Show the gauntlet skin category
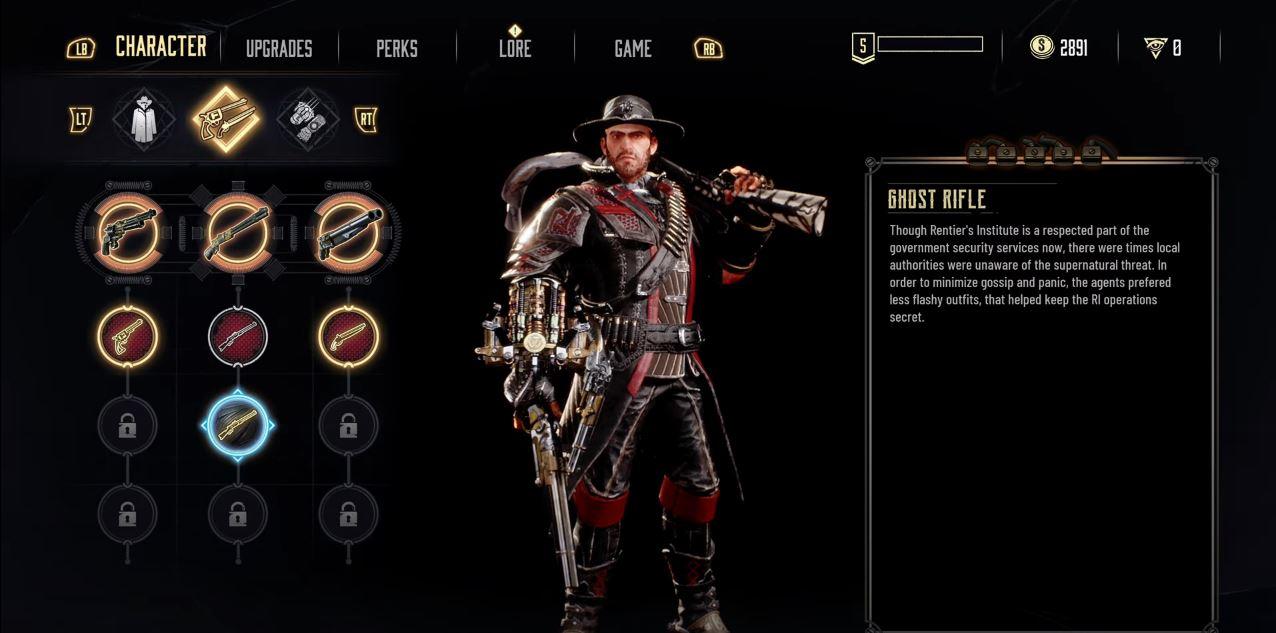1276x633 pixels. coord(308,119)
